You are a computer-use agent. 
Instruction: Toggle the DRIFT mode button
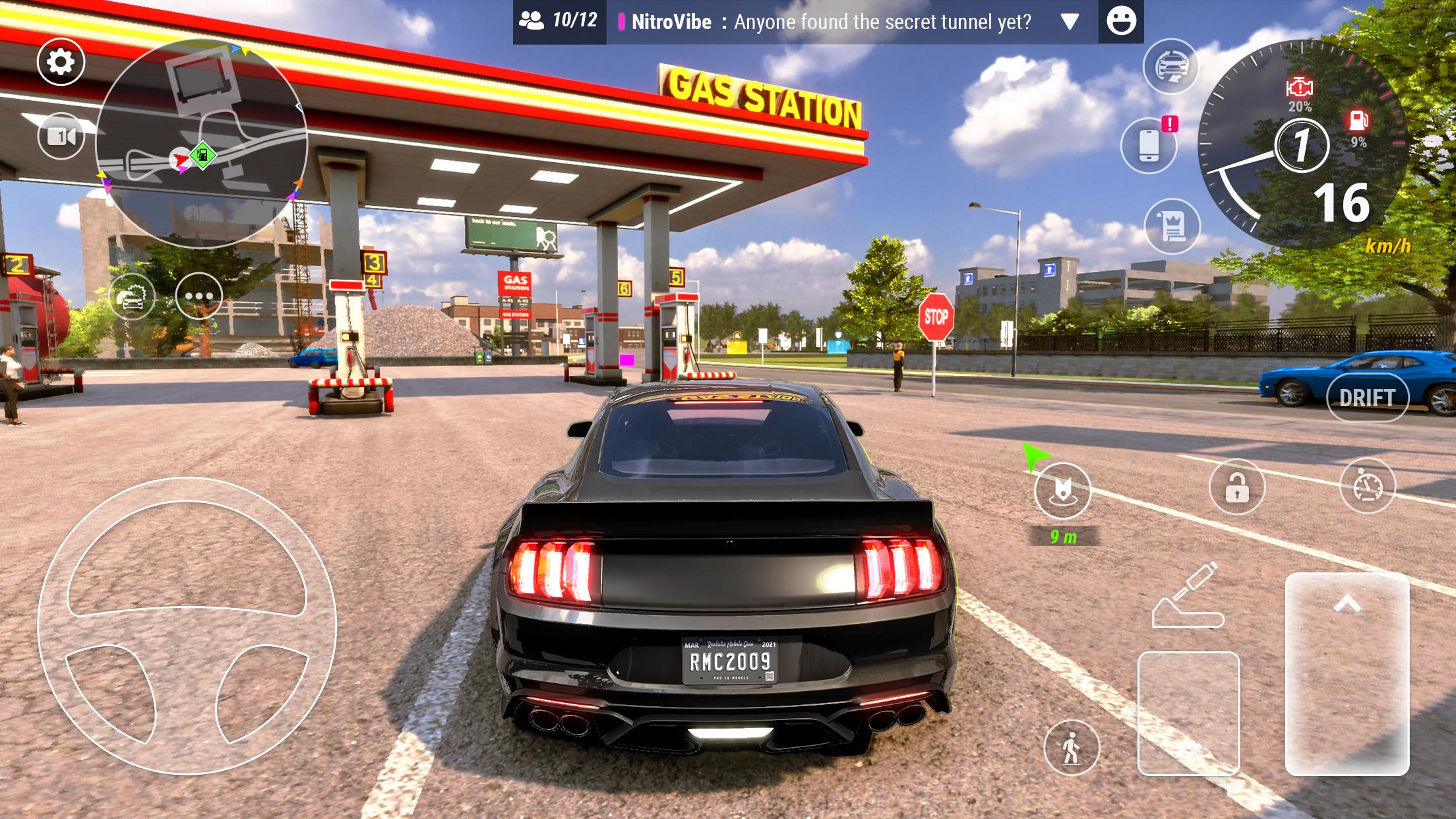pos(1367,398)
